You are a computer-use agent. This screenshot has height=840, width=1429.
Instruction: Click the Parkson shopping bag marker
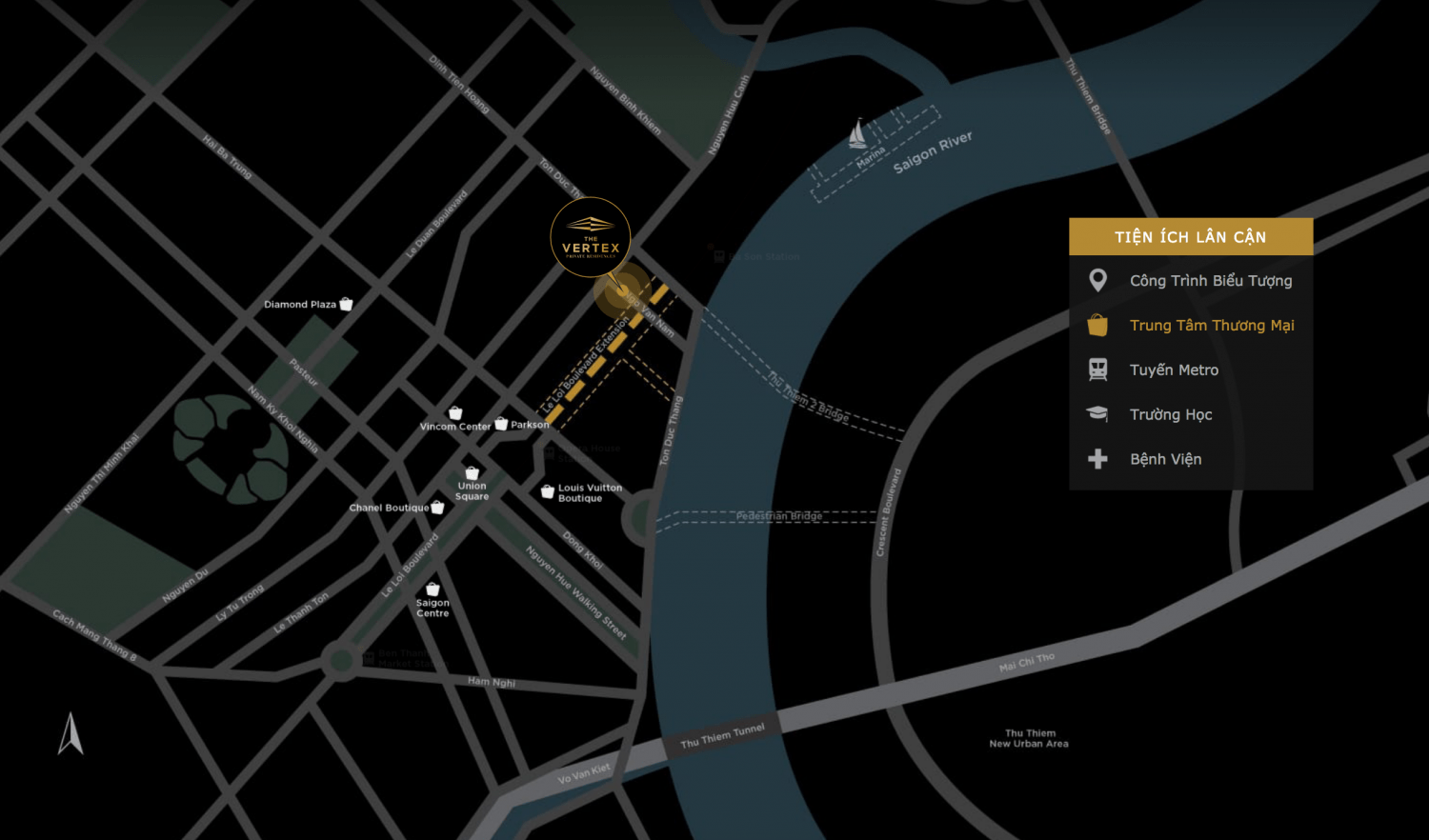pyautogui.click(x=501, y=424)
